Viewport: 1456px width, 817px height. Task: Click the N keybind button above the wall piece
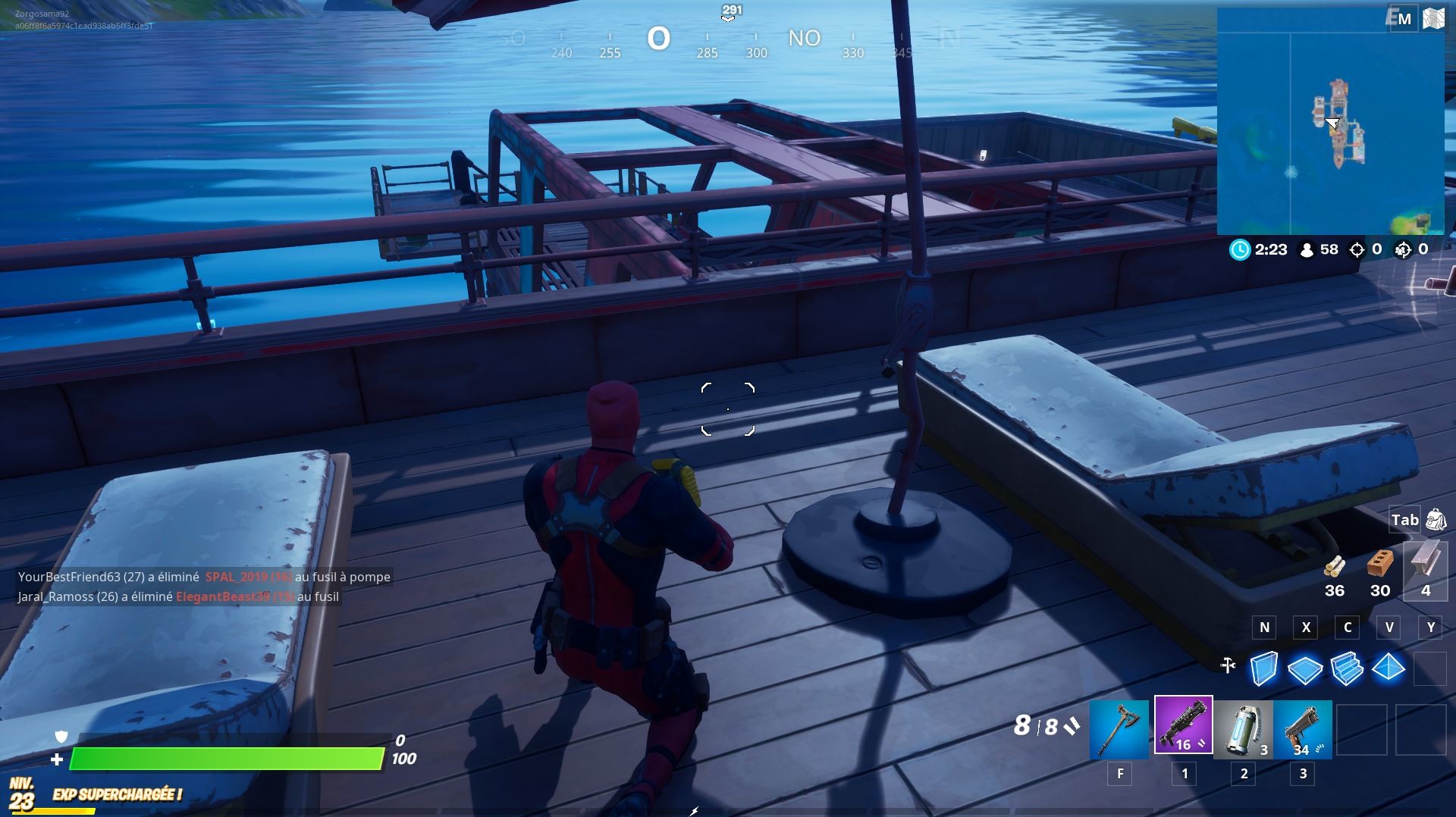coord(1263,628)
